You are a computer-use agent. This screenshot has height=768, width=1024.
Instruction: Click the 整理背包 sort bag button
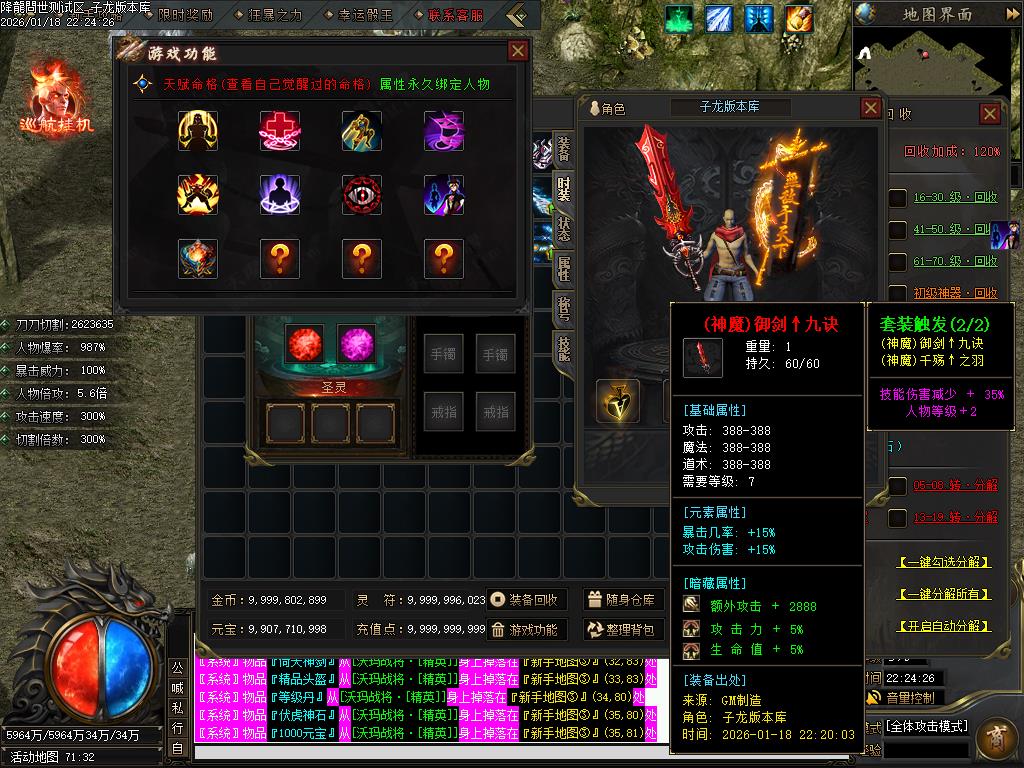tap(622, 630)
